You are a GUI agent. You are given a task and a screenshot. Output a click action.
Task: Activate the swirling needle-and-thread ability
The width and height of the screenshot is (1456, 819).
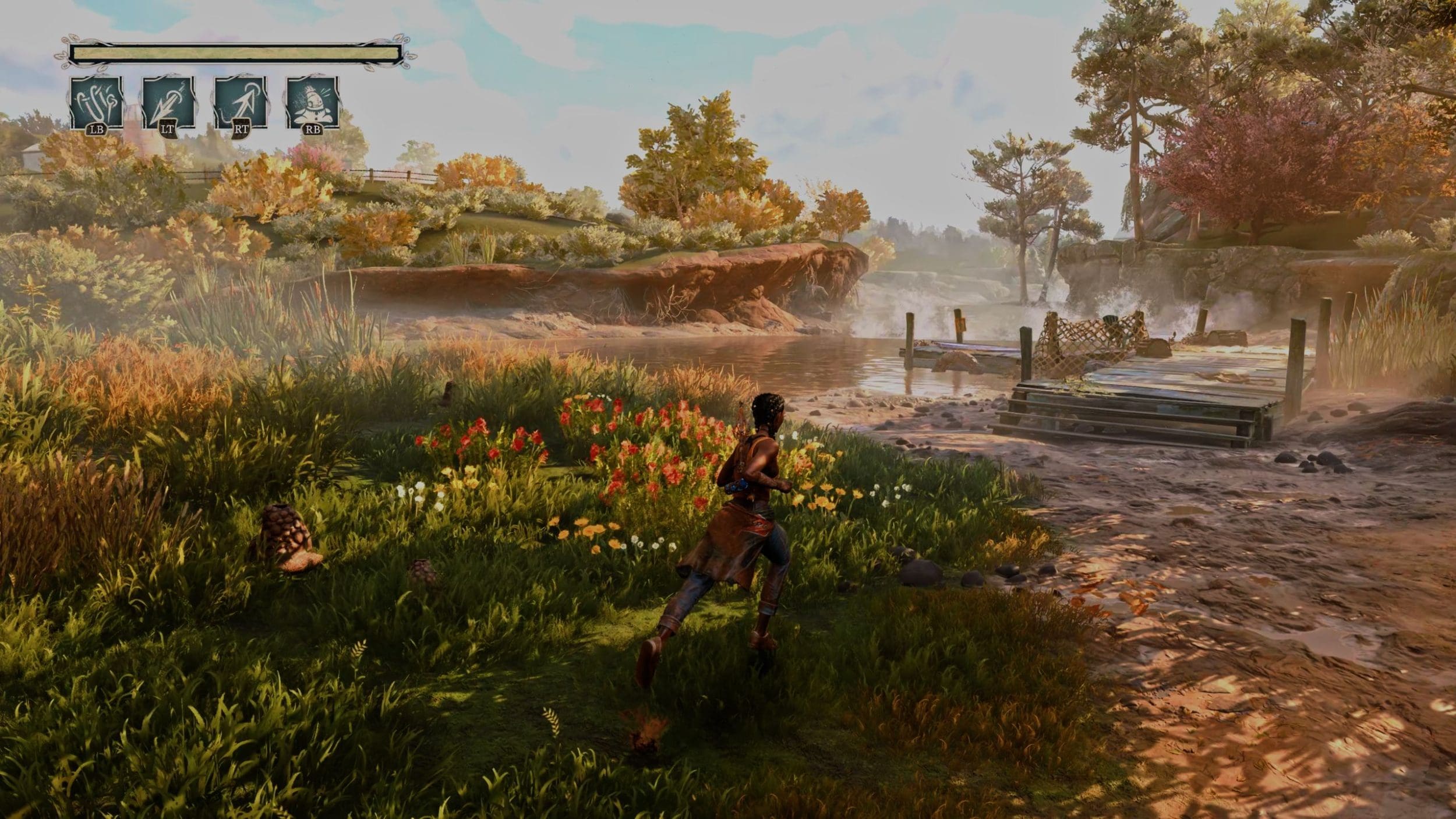(97, 103)
